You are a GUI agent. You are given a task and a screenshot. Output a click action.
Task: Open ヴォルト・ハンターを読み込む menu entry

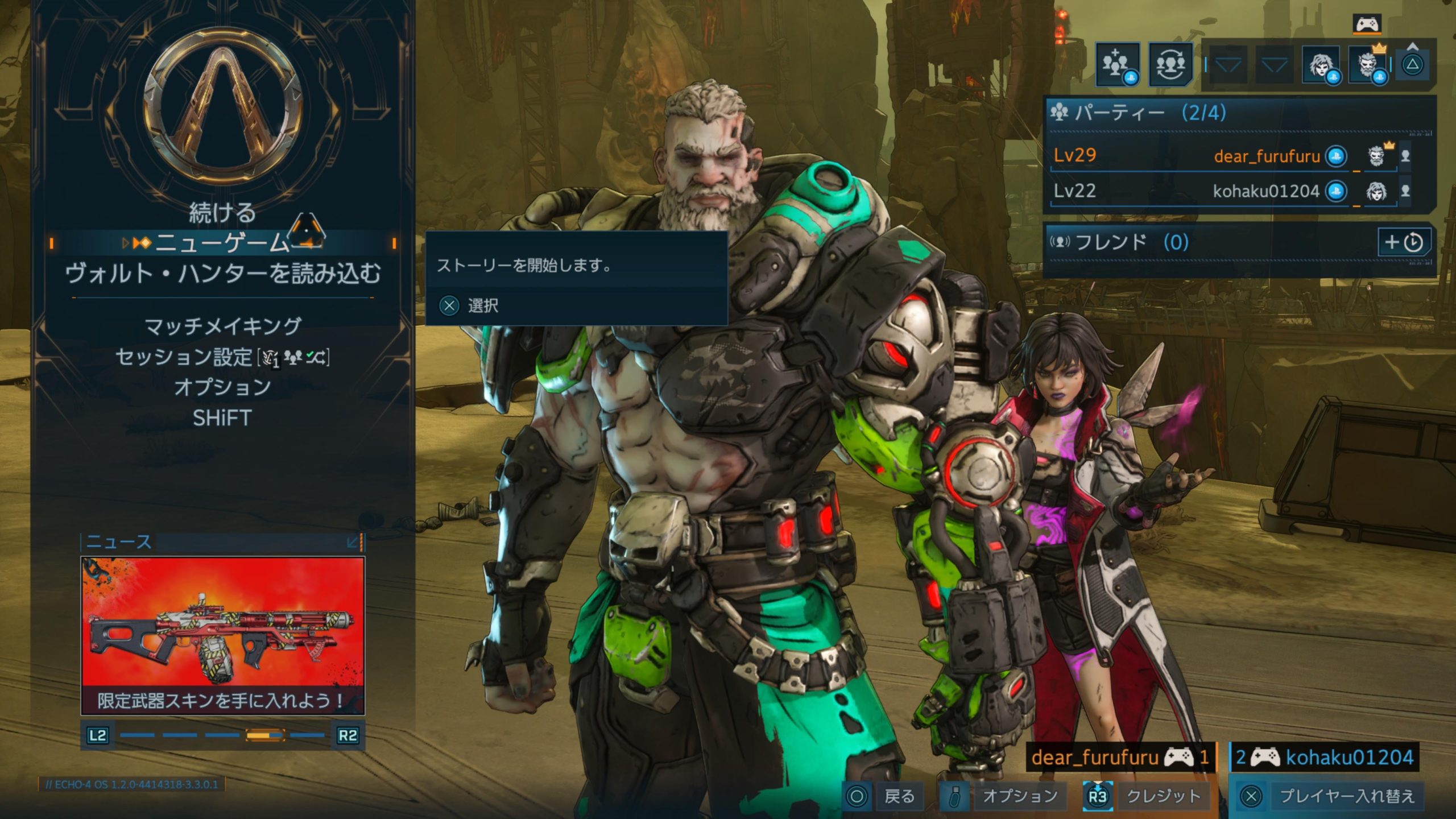[222, 274]
